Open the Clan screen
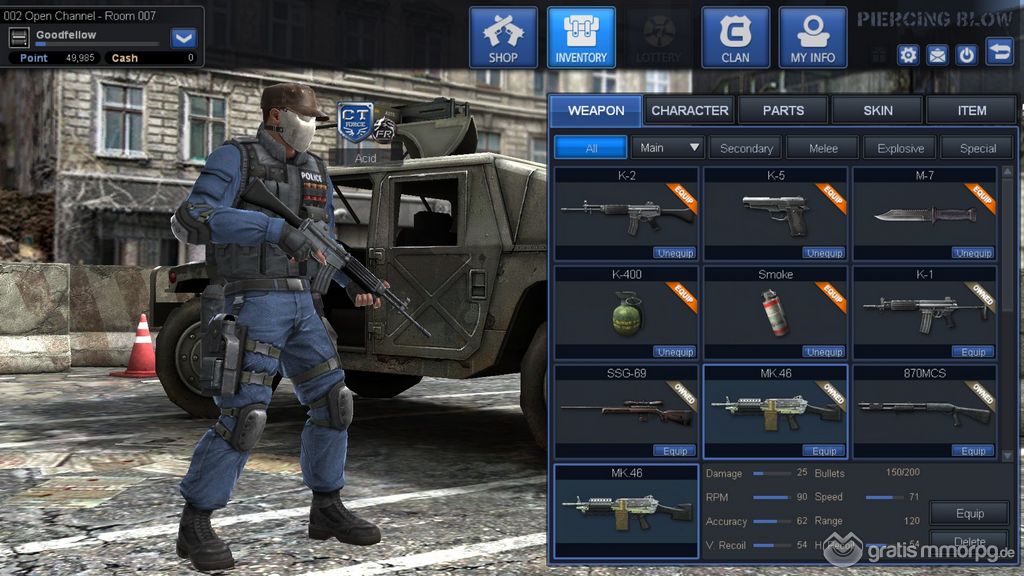 point(735,38)
